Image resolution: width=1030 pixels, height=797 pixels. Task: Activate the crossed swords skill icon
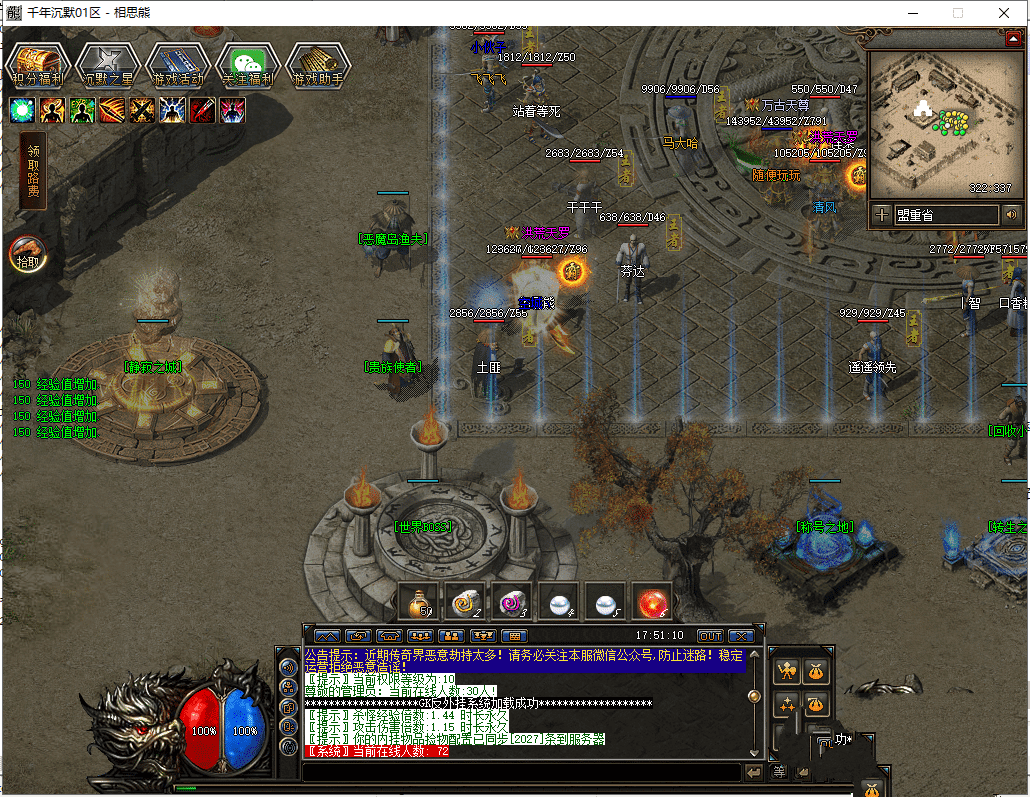143,110
